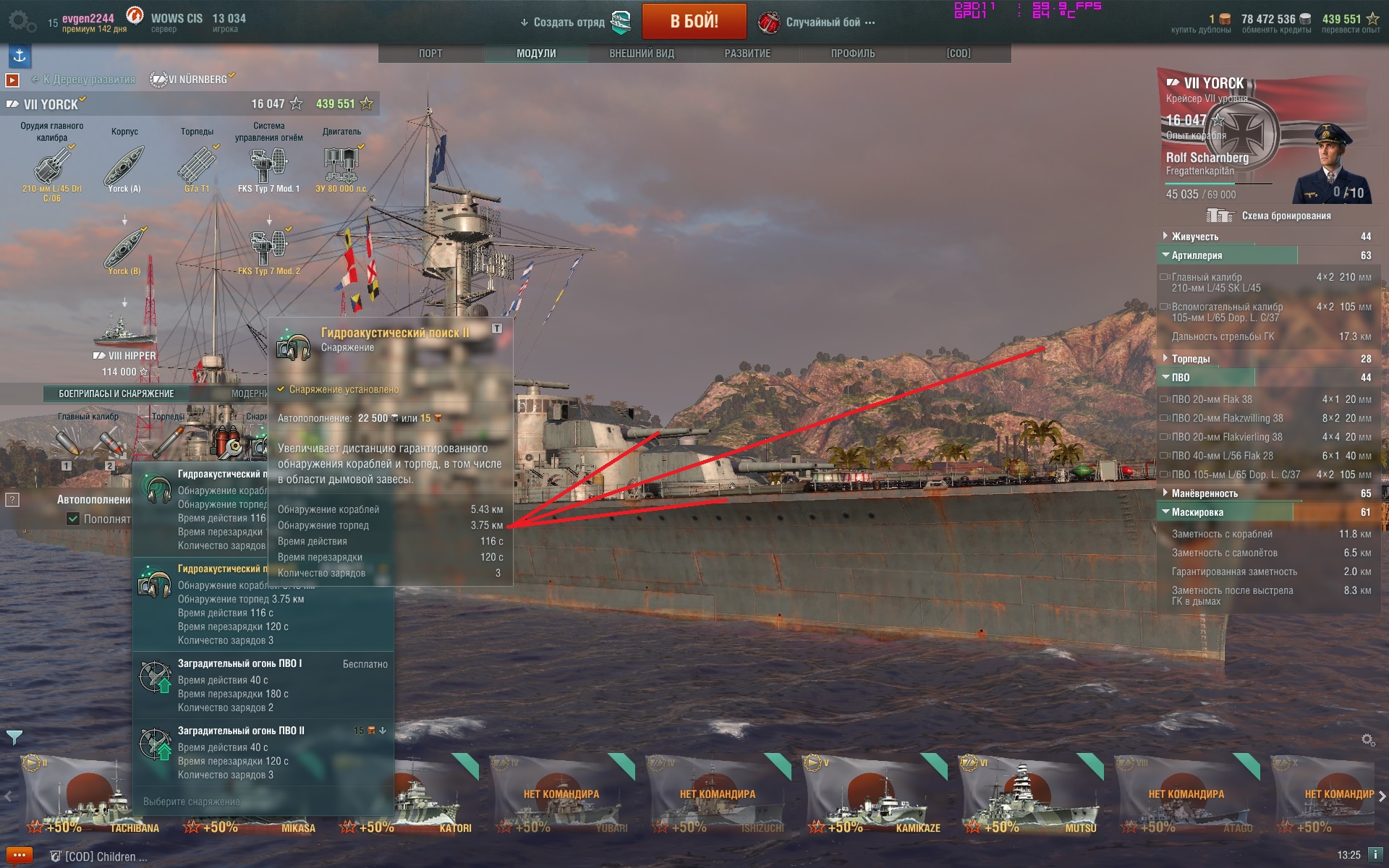The width and height of the screenshot is (1389, 868).
Task: Choose battle type Случайный бой
Action: (x=823, y=22)
